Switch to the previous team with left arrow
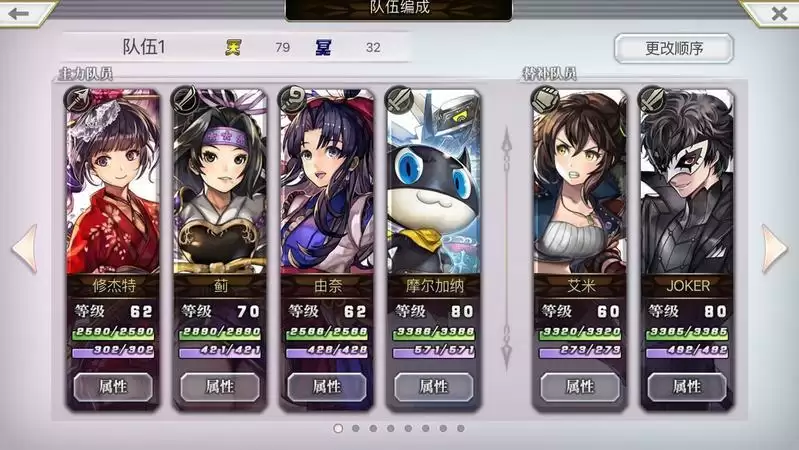 pyautogui.click(x=24, y=248)
